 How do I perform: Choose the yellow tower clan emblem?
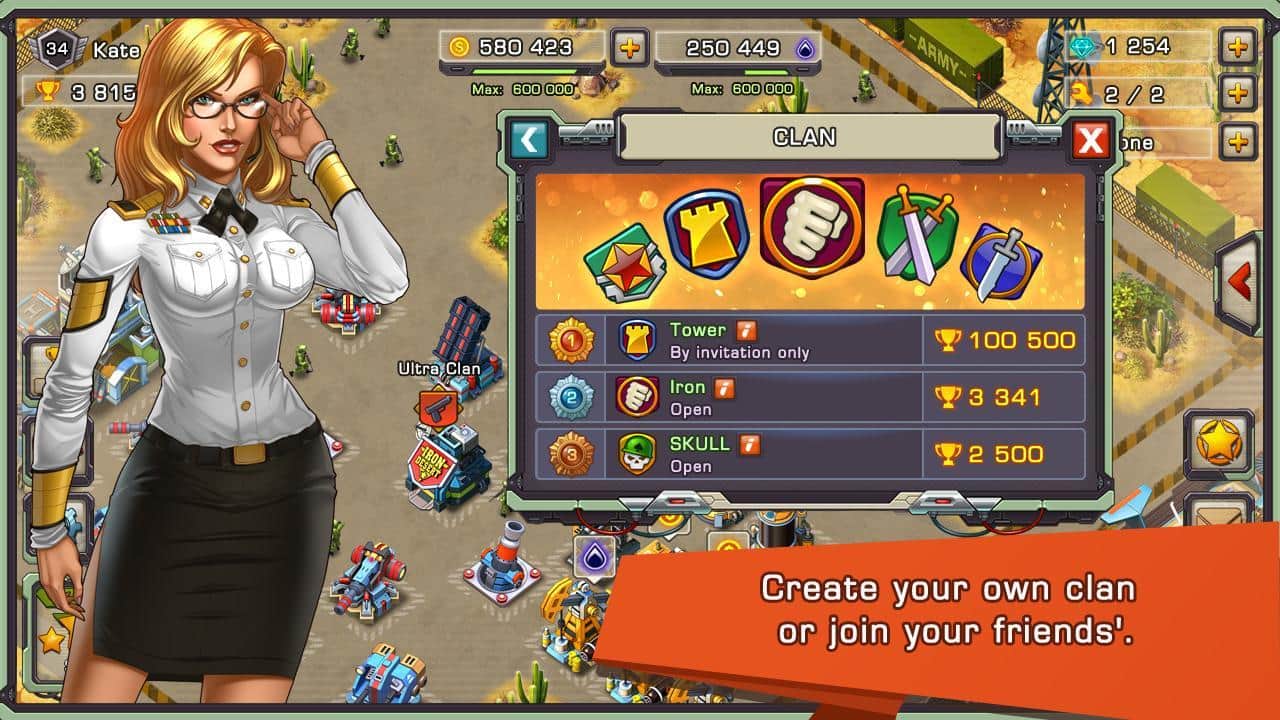(707, 234)
